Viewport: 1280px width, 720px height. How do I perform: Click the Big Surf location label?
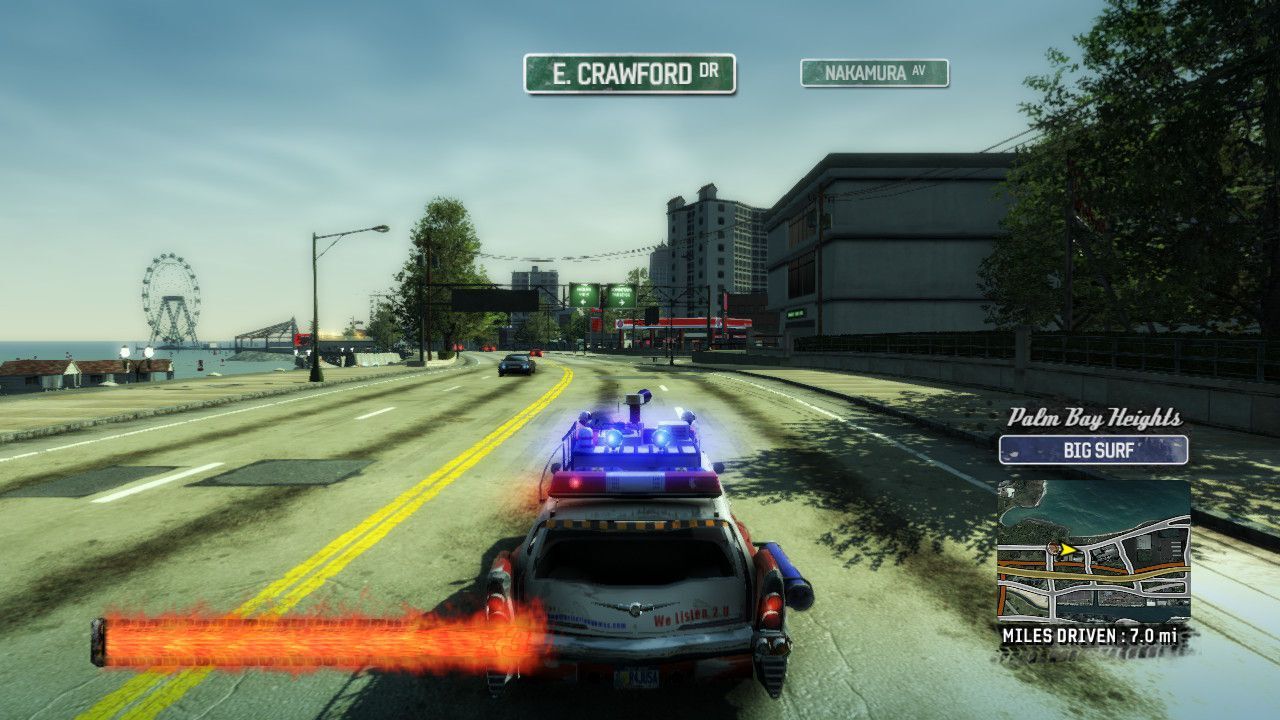(1093, 450)
